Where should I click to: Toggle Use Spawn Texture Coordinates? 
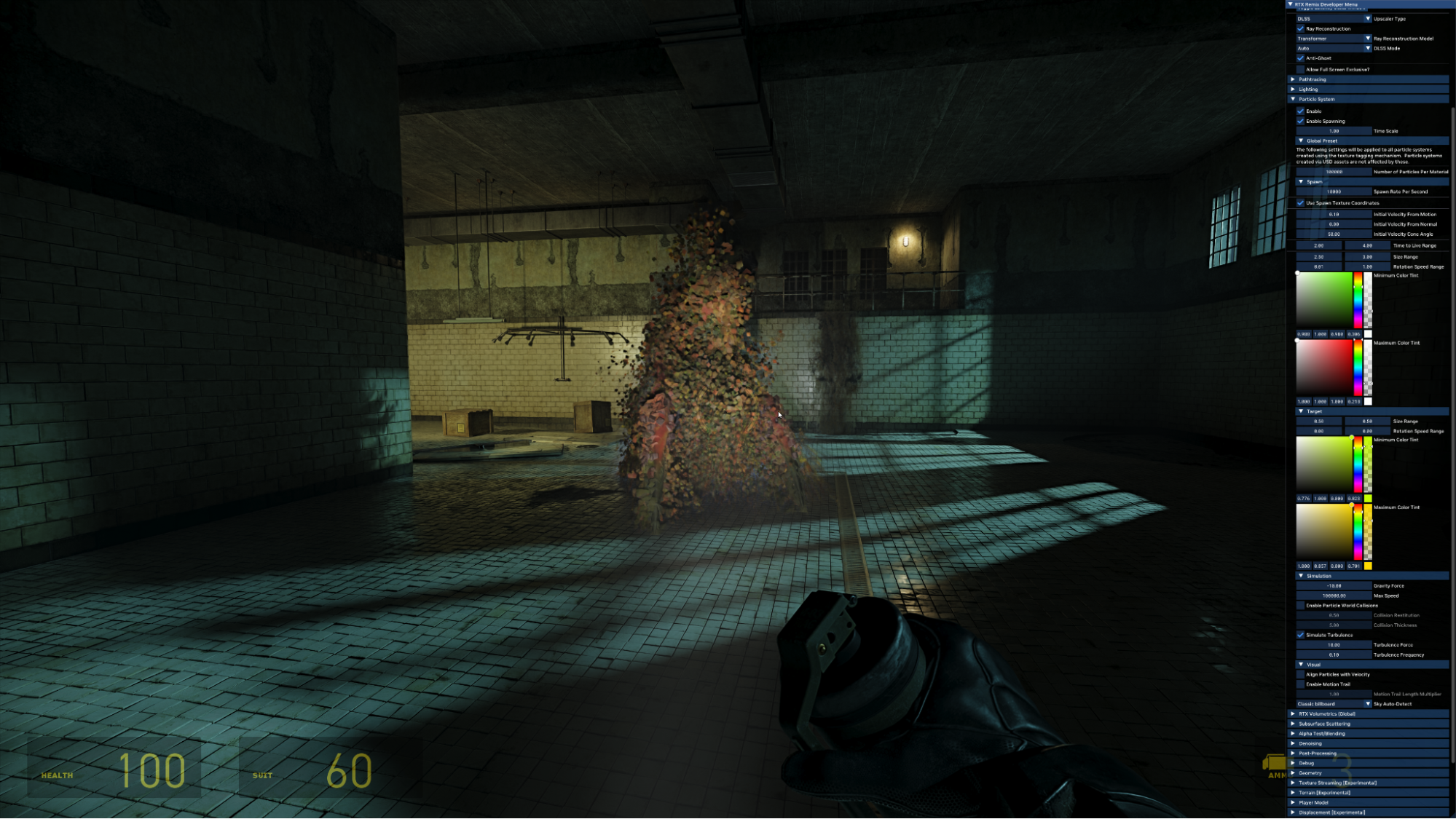tap(1301, 203)
